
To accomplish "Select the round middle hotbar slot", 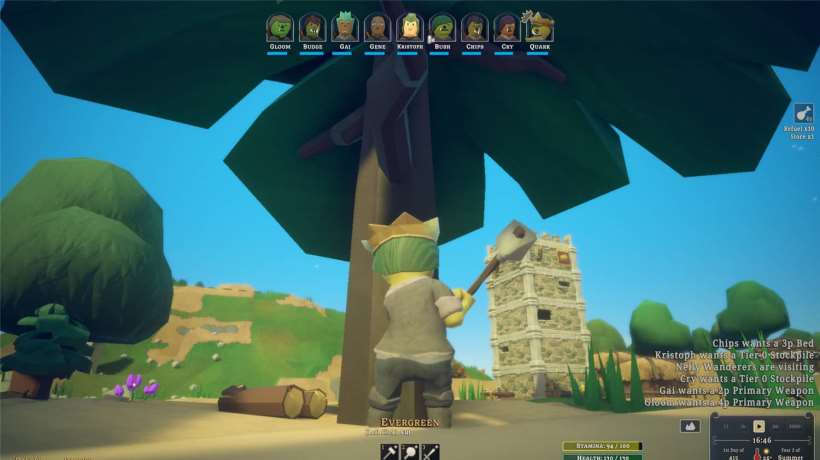I will click(x=411, y=452).
